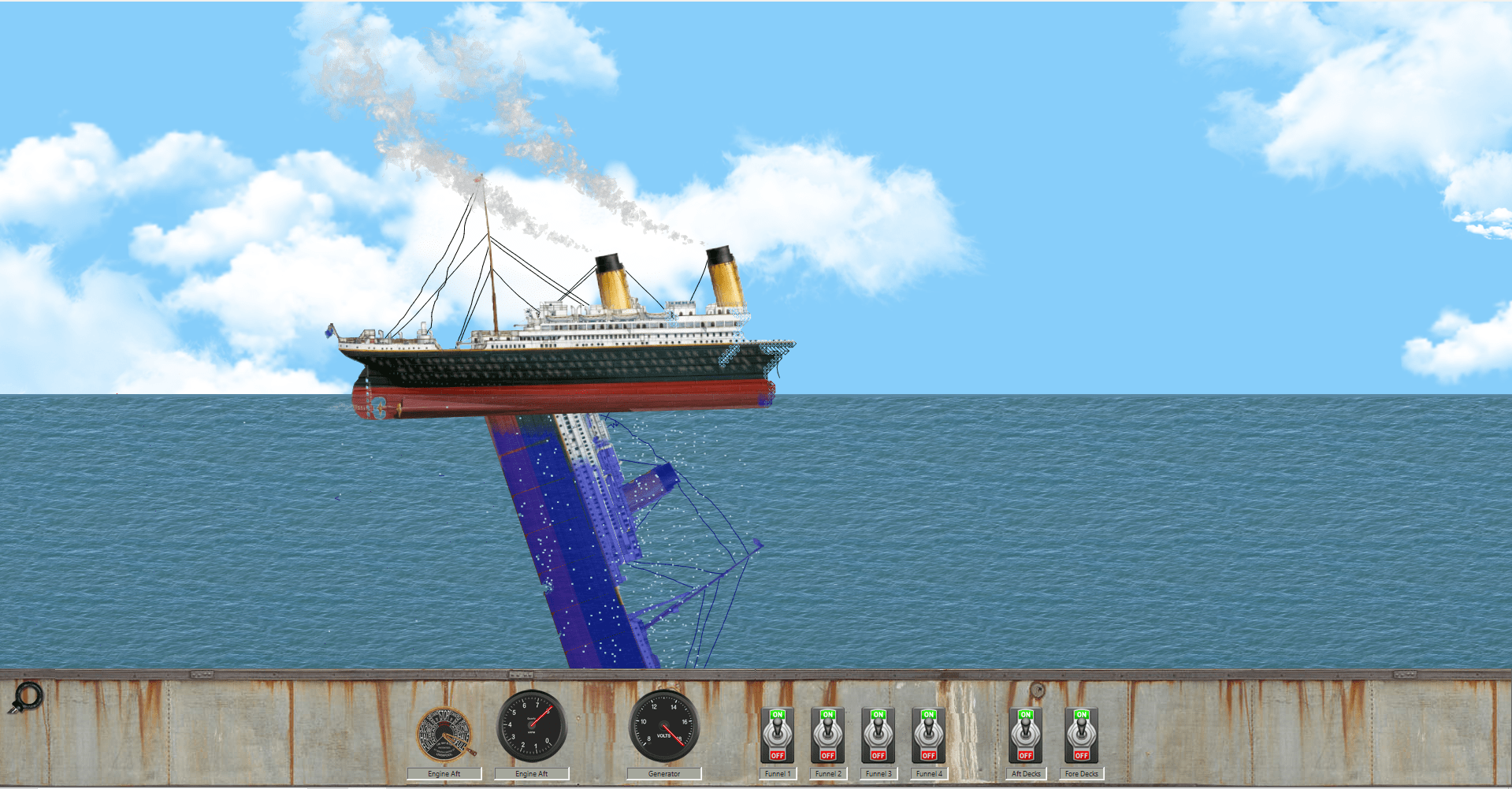The image size is (1512, 789).
Task: Click the green ON indicator above Fore Decks
Action: pos(1081,716)
